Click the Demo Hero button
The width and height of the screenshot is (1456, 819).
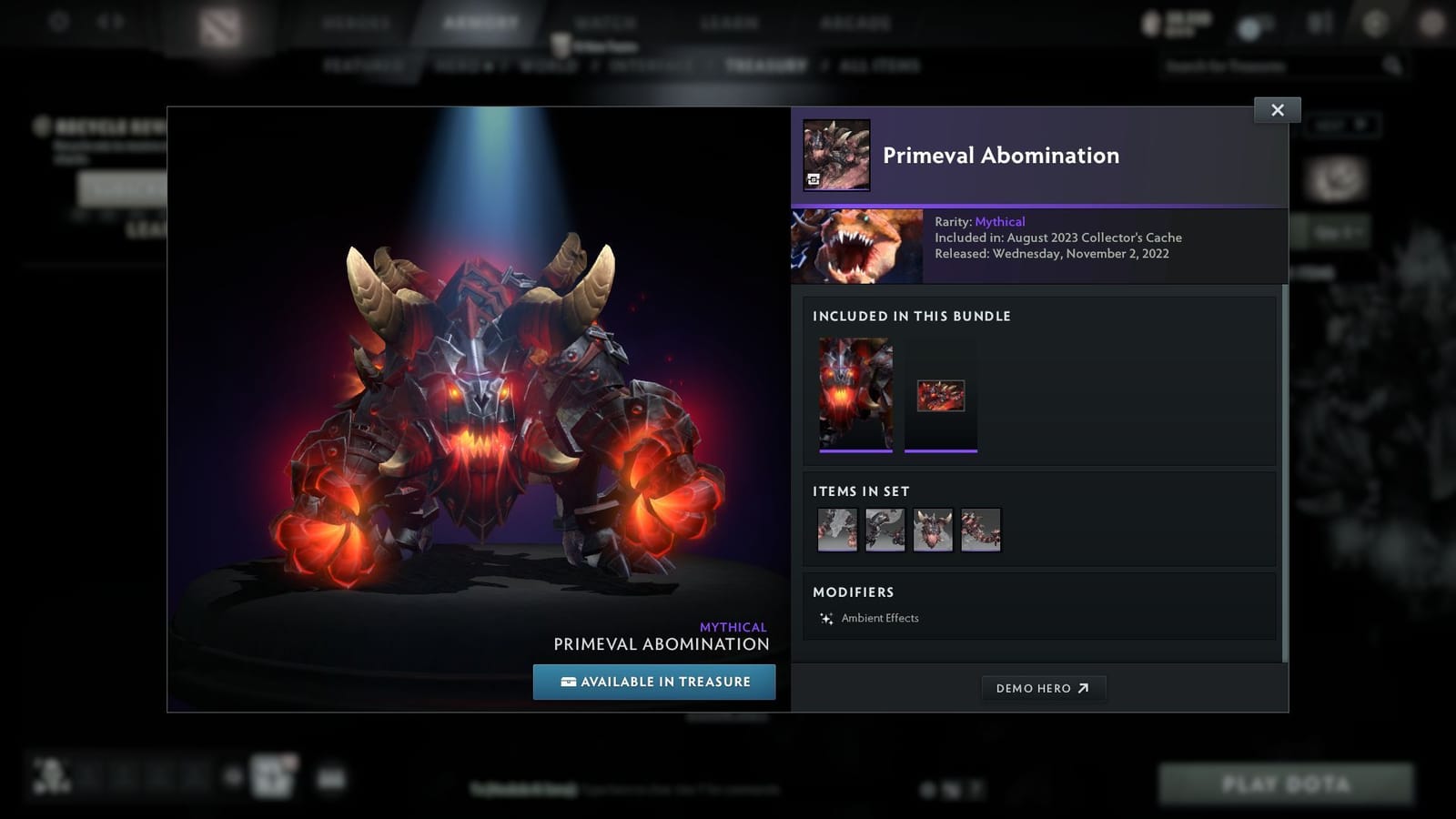point(1044,688)
